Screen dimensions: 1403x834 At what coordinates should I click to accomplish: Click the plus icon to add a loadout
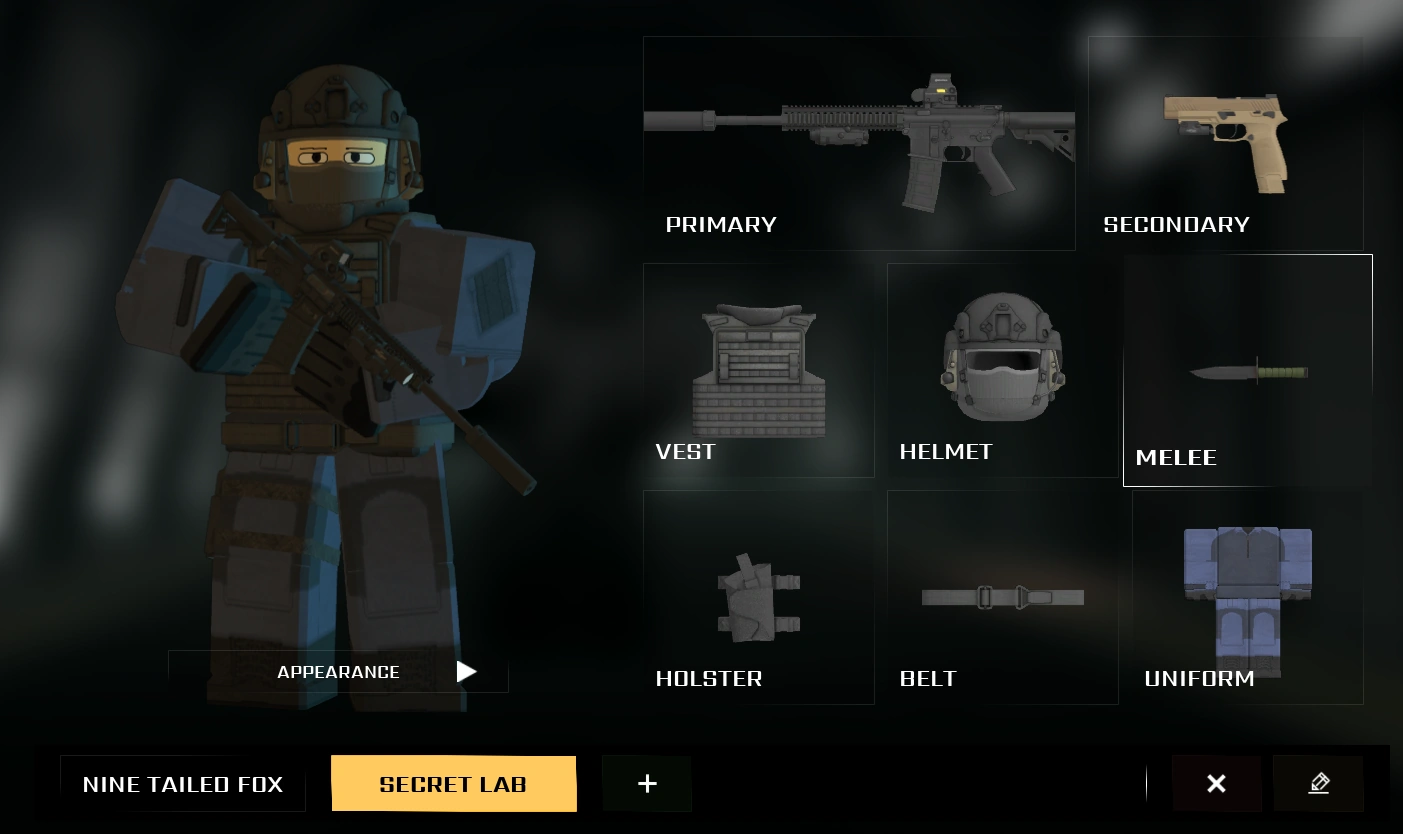click(647, 783)
